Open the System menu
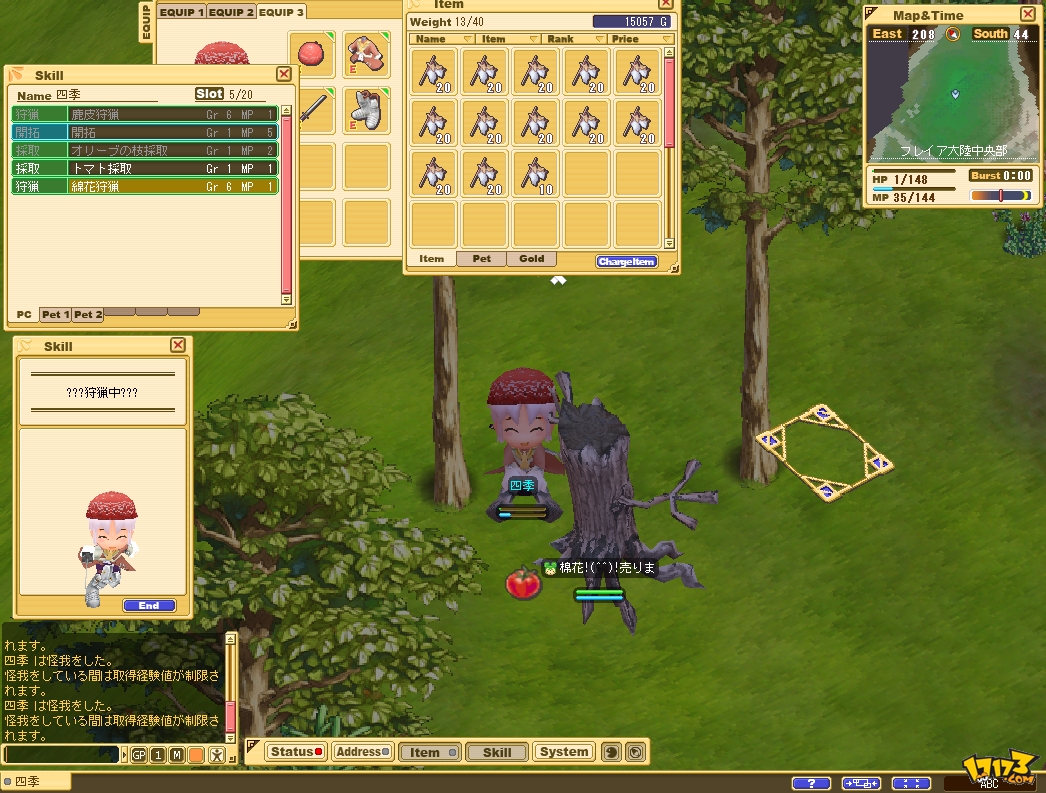This screenshot has height=793, width=1046. [x=563, y=752]
